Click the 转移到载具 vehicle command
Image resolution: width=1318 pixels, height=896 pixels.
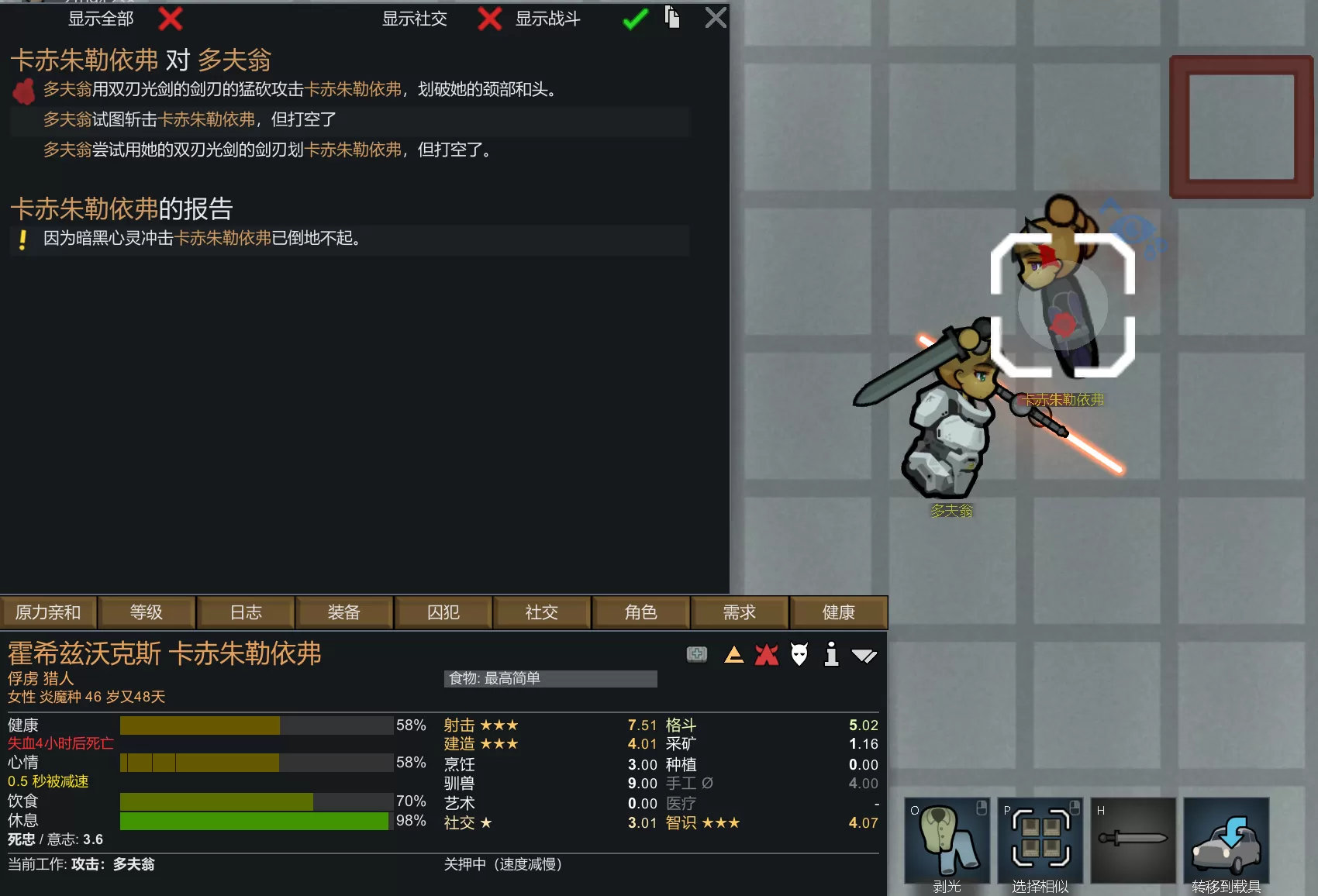tap(1226, 842)
